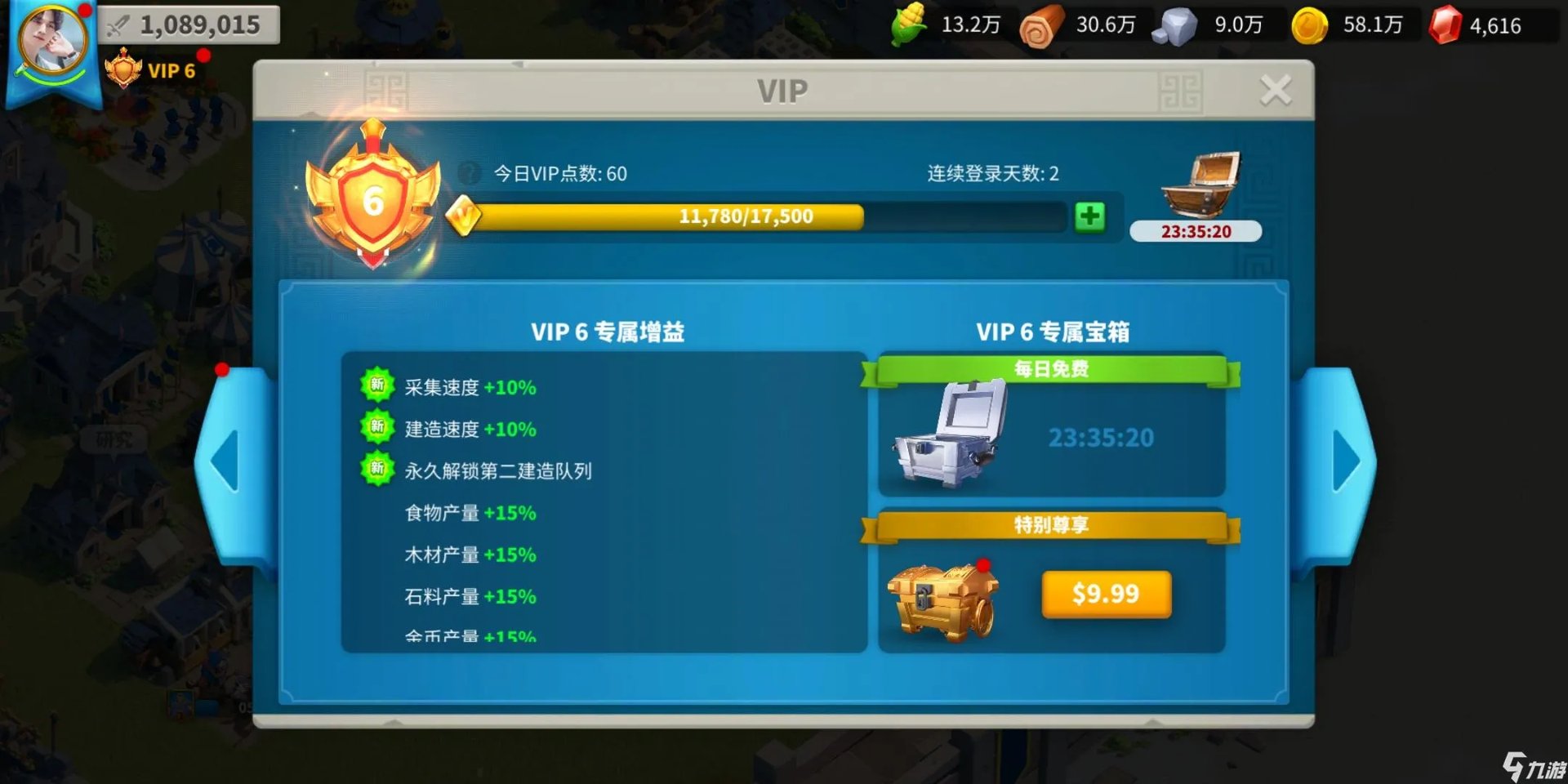Click the green plus to add VIP points
The width and height of the screenshot is (1568, 784).
(1089, 216)
